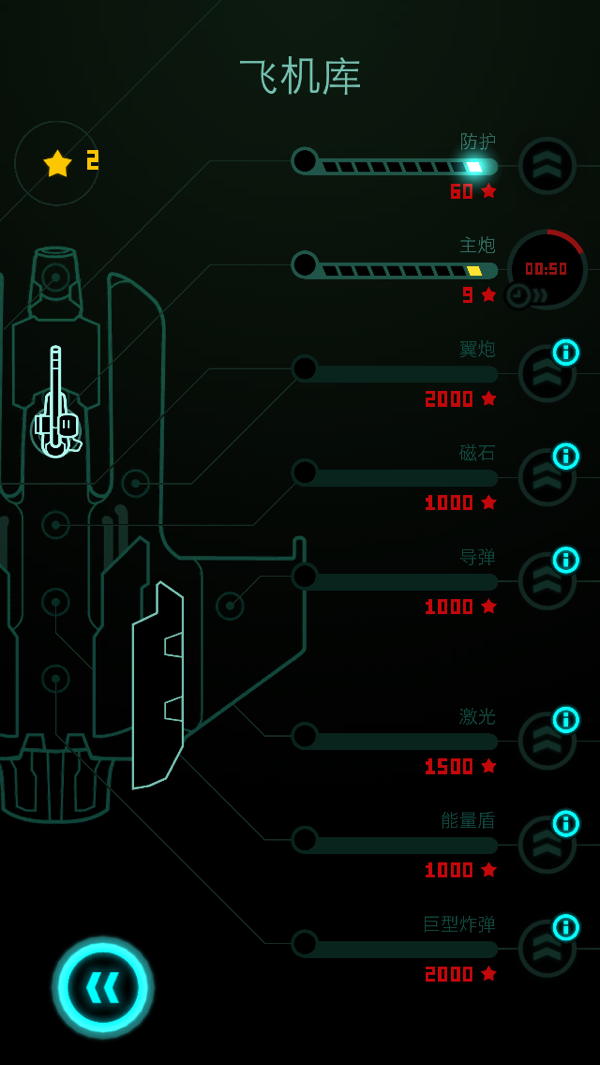Screen dimensions: 600x1065
Task: Upgrade the 防护 armor stat
Action: tap(547, 165)
